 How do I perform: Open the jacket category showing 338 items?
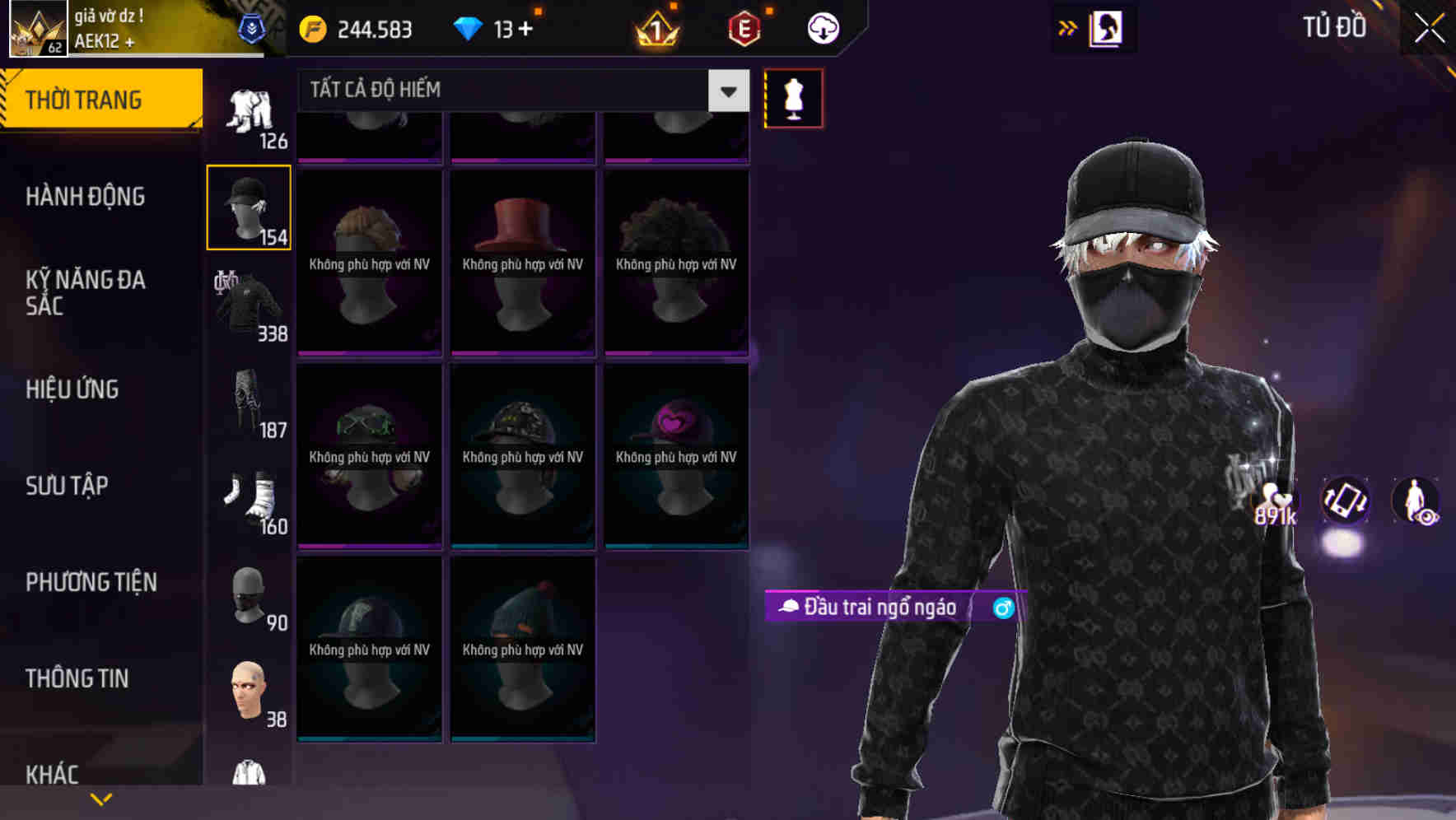tap(248, 305)
